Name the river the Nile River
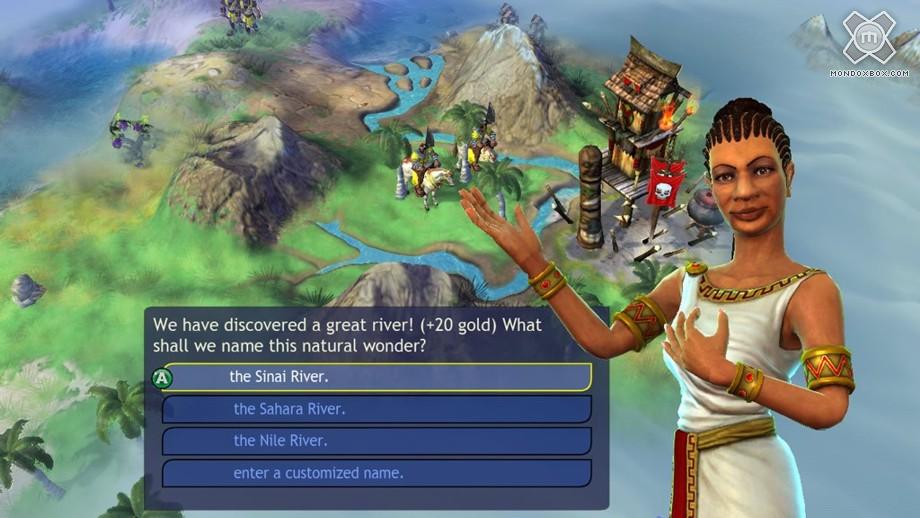This screenshot has height=518, width=920. [x=377, y=441]
